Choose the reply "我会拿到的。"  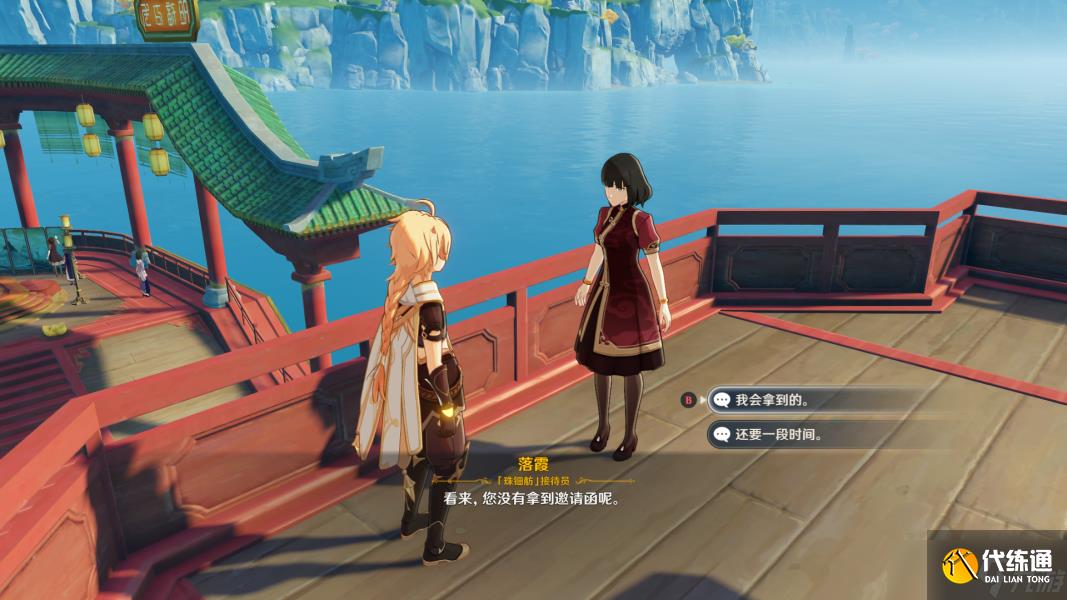tap(772, 400)
